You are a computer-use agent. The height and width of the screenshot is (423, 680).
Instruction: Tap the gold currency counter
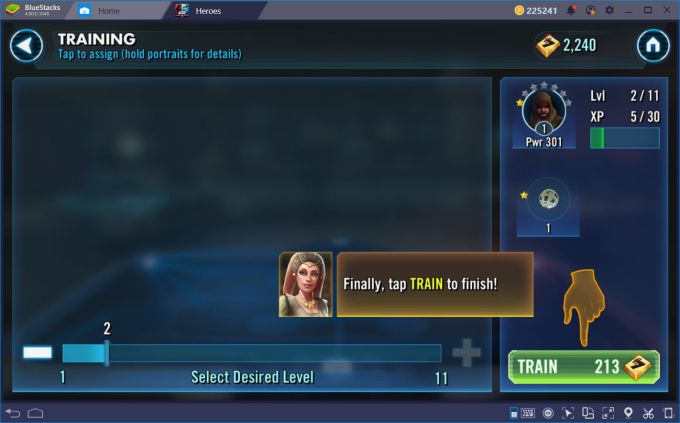(x=566, y=45)
